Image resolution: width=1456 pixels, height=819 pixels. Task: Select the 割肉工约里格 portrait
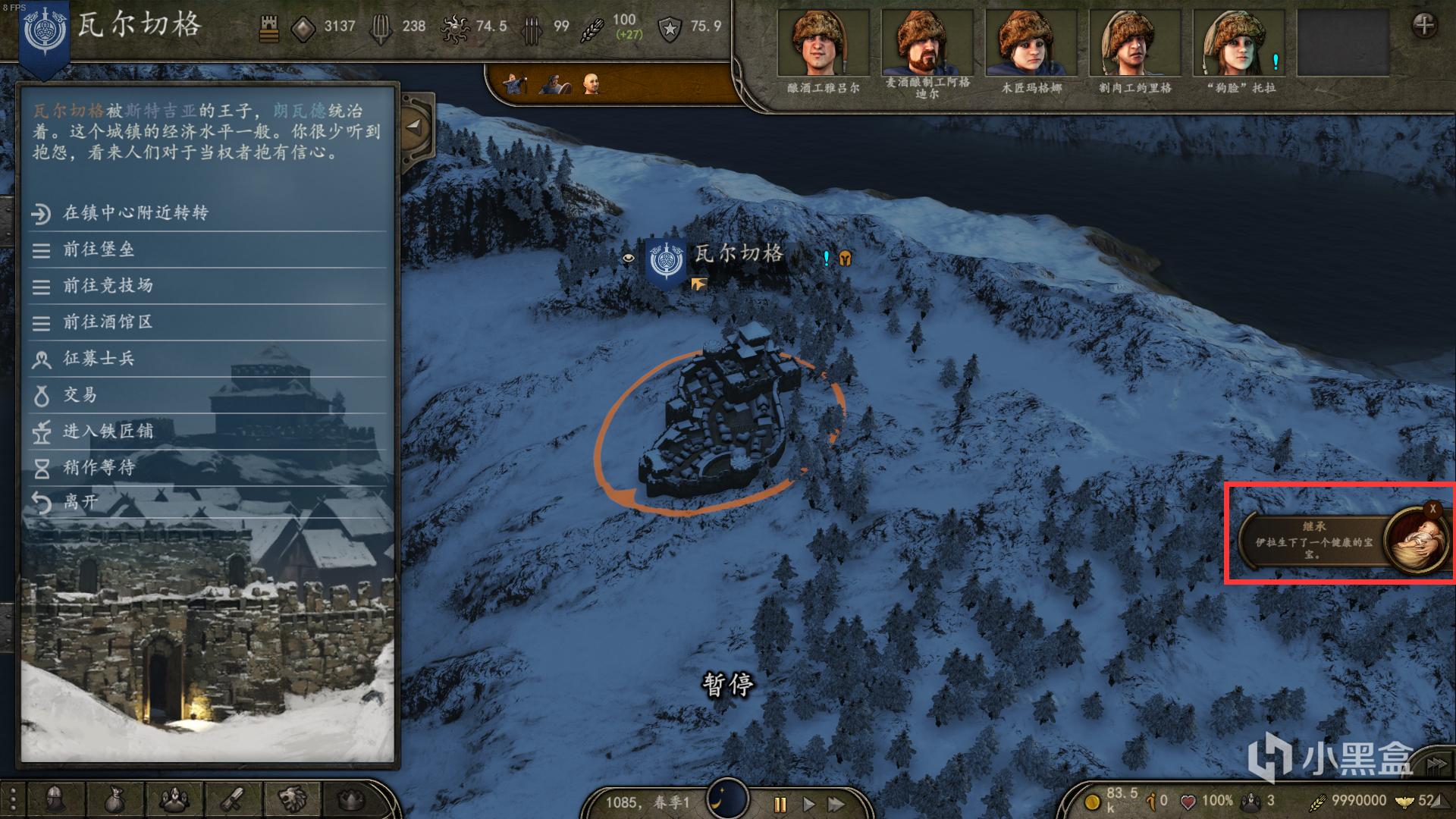1134,44
